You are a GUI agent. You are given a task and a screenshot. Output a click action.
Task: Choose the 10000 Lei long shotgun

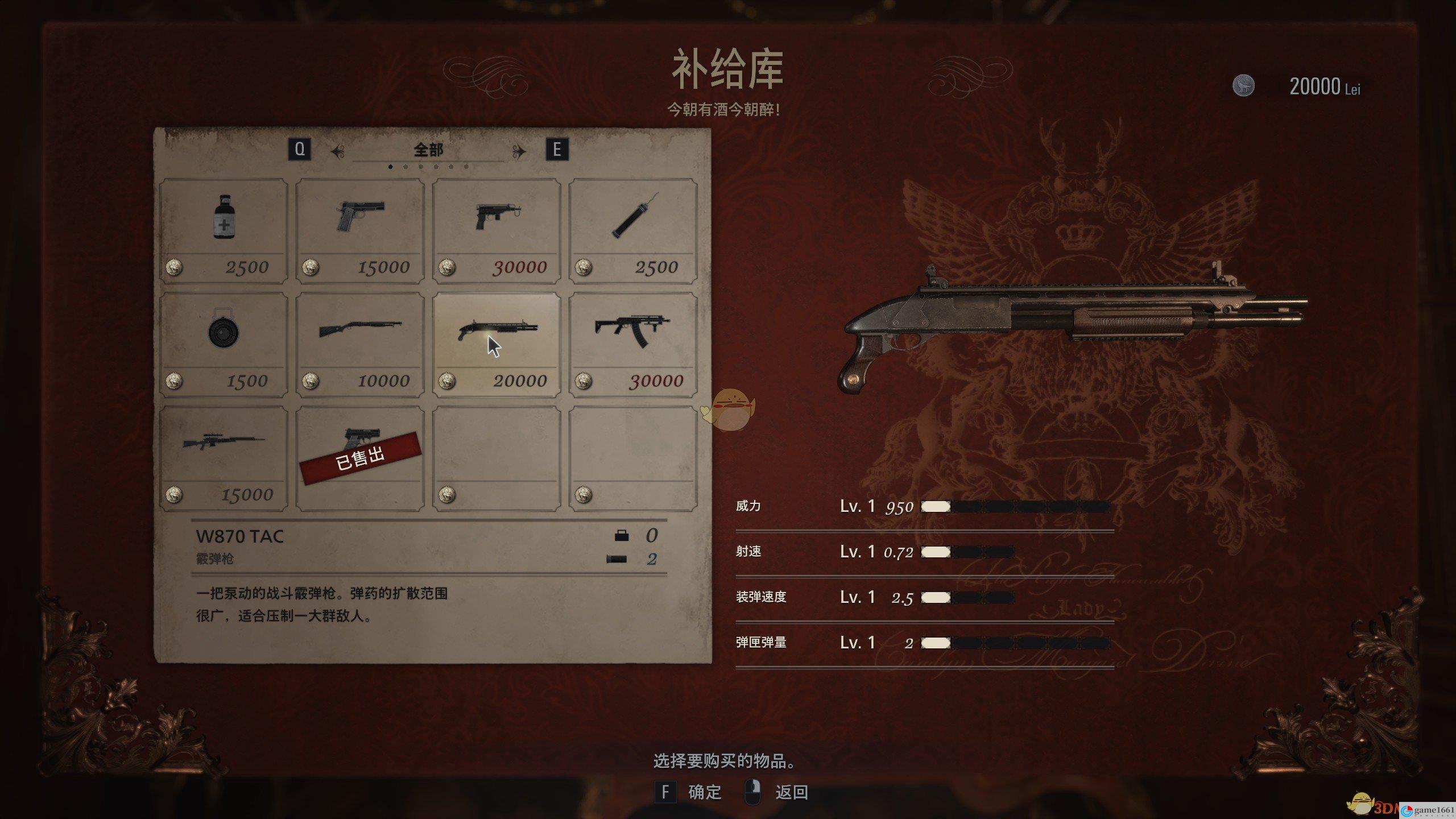(360, 344)
